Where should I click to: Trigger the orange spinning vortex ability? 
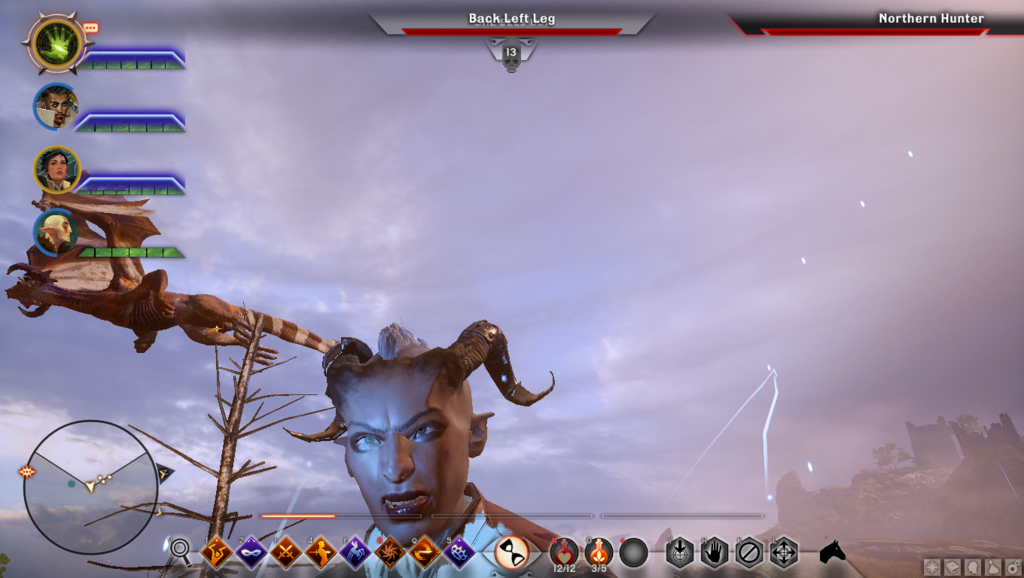coord(389,551)
